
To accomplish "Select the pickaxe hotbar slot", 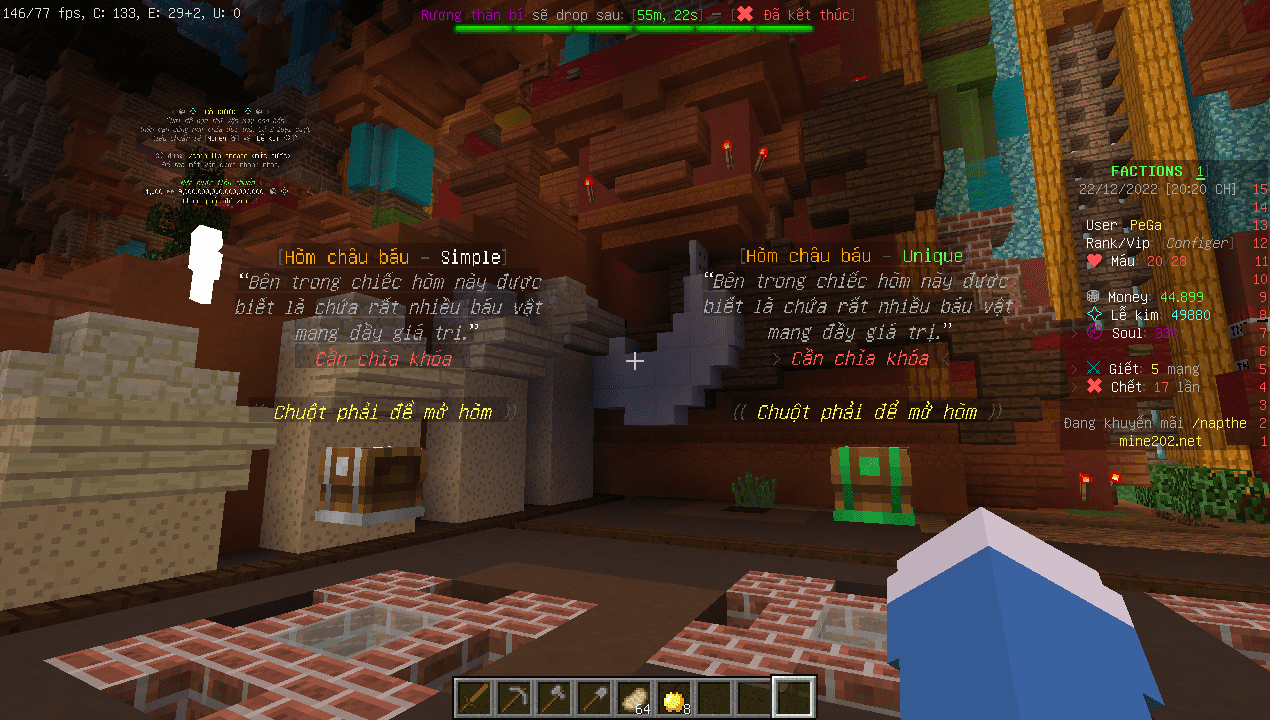I will [515, 696].
